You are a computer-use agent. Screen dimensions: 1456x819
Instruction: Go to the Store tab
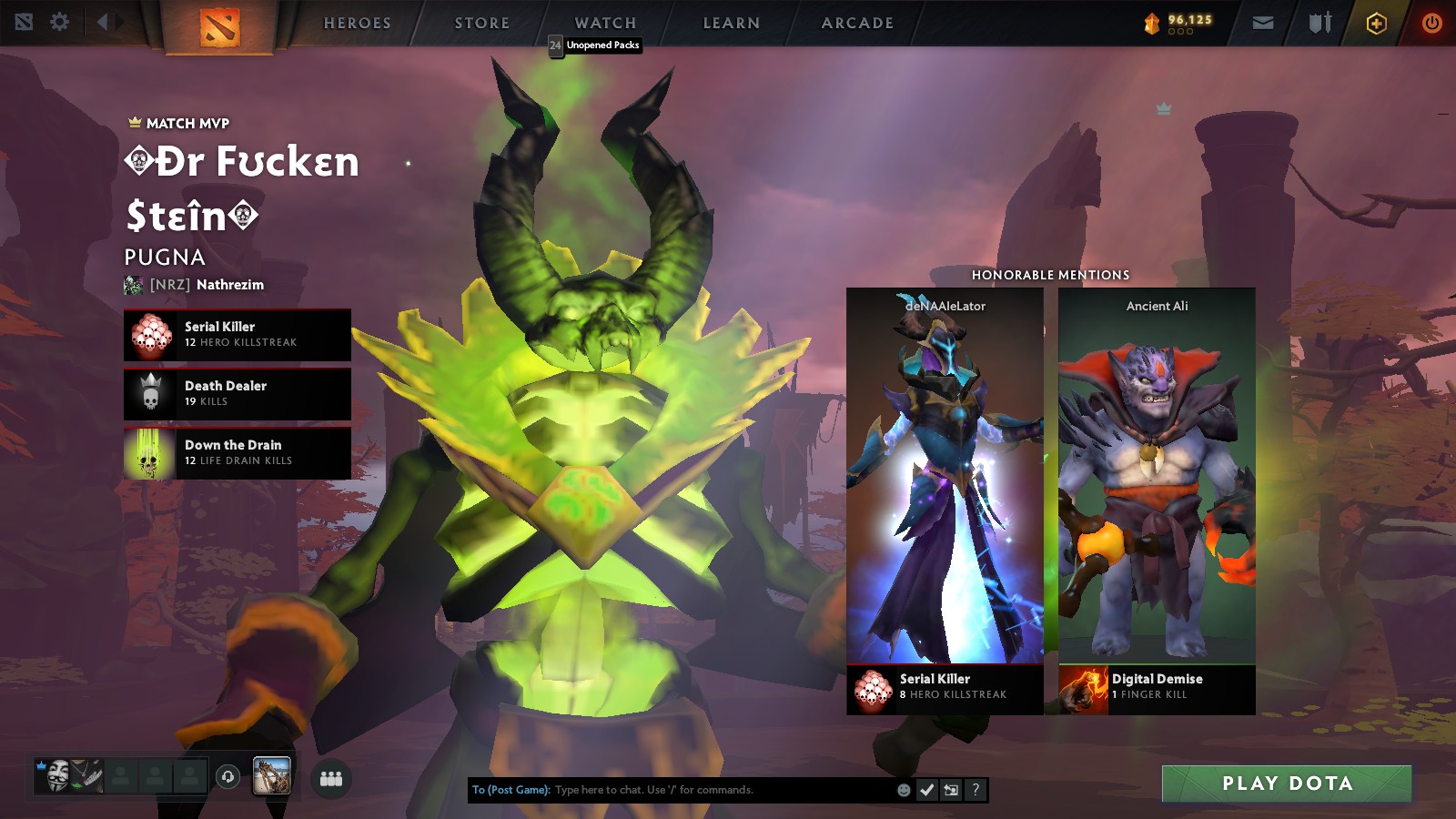click(x=481, y=24)
